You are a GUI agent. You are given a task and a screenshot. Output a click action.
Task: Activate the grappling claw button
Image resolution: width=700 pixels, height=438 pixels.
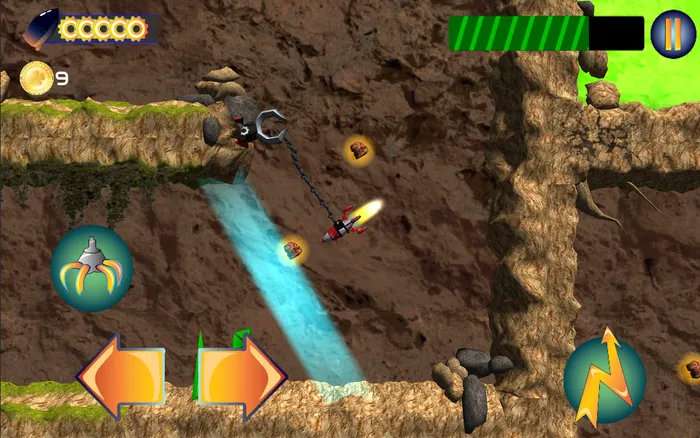coord(91,269)
